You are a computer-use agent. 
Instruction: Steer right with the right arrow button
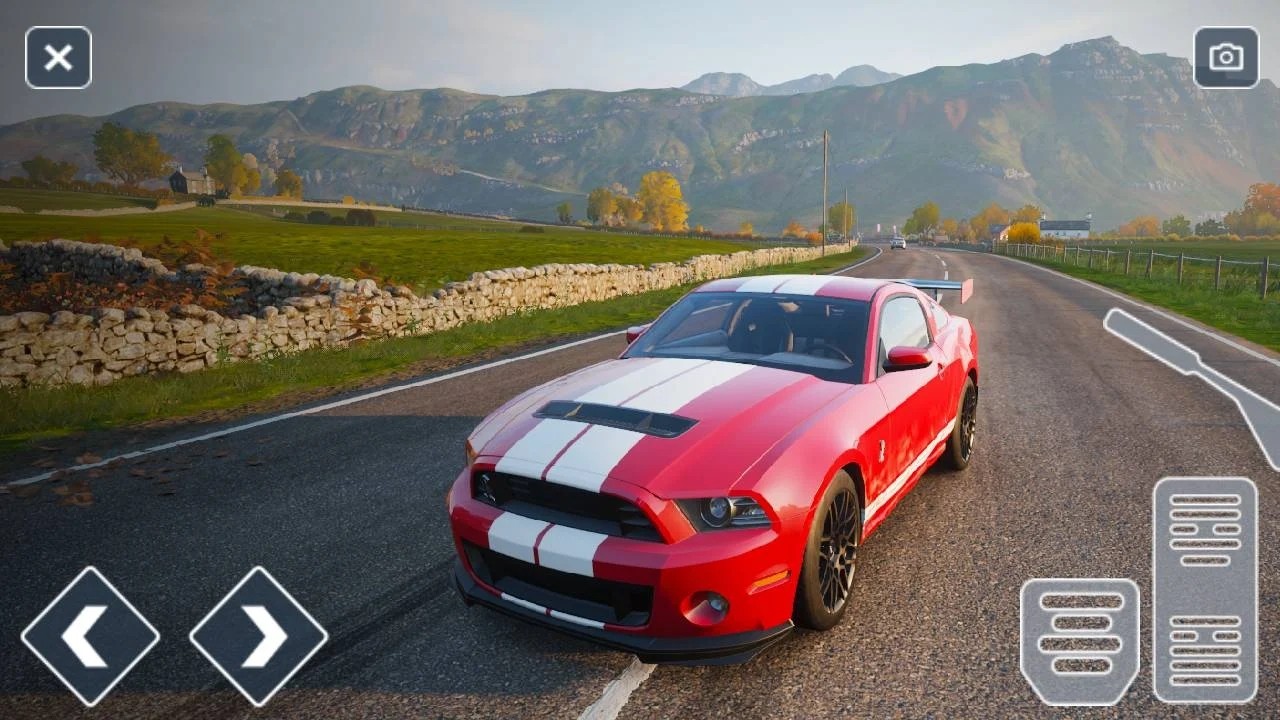[258, 636]
